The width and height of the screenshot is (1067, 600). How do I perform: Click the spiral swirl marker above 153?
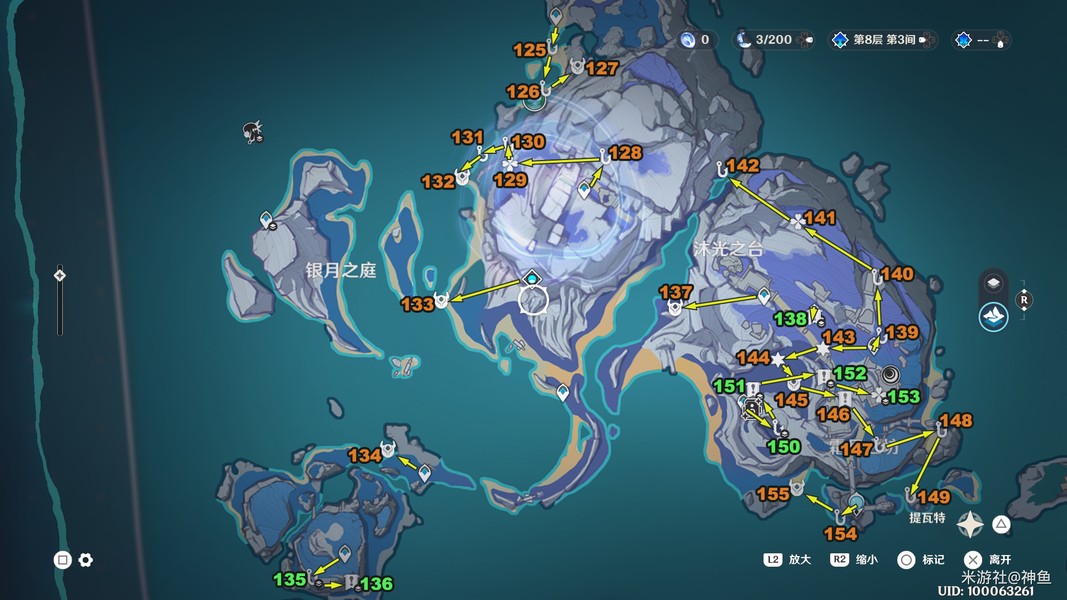tap(889, 374)
